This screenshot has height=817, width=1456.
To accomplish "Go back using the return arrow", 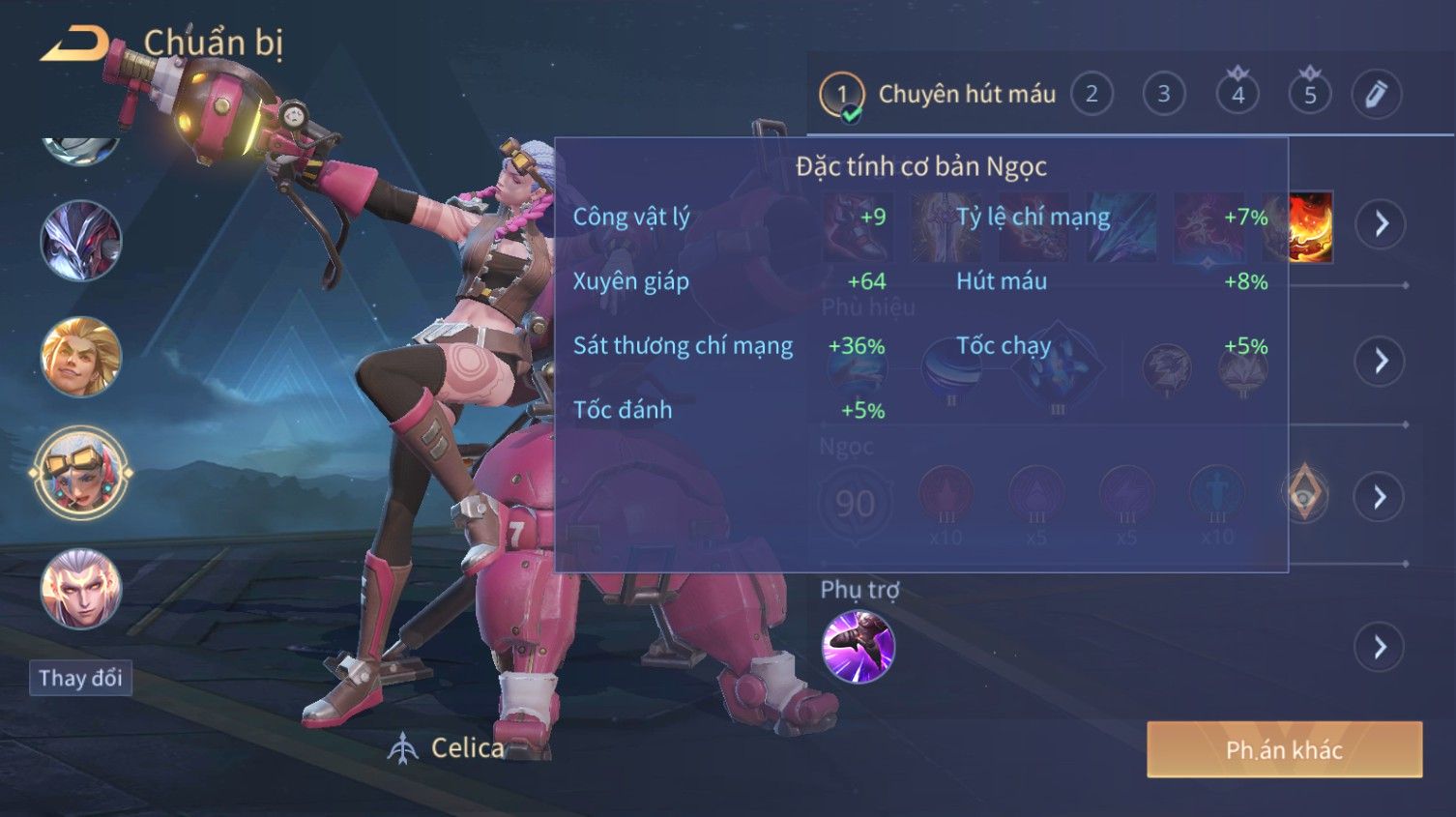I will [73, 44].
